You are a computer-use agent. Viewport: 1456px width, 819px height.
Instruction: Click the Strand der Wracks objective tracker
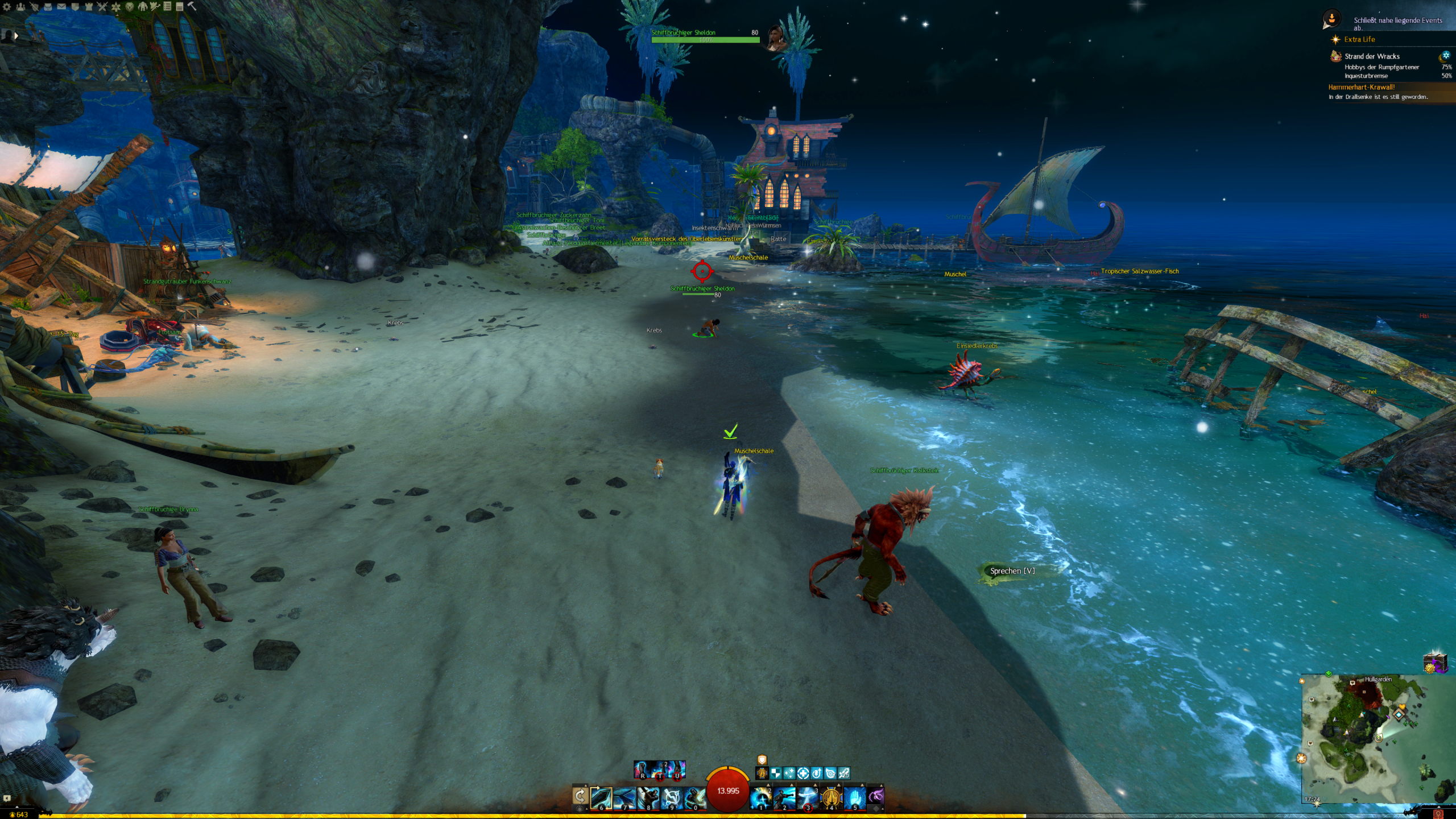pyautogui.click(x=1372, y=56)
